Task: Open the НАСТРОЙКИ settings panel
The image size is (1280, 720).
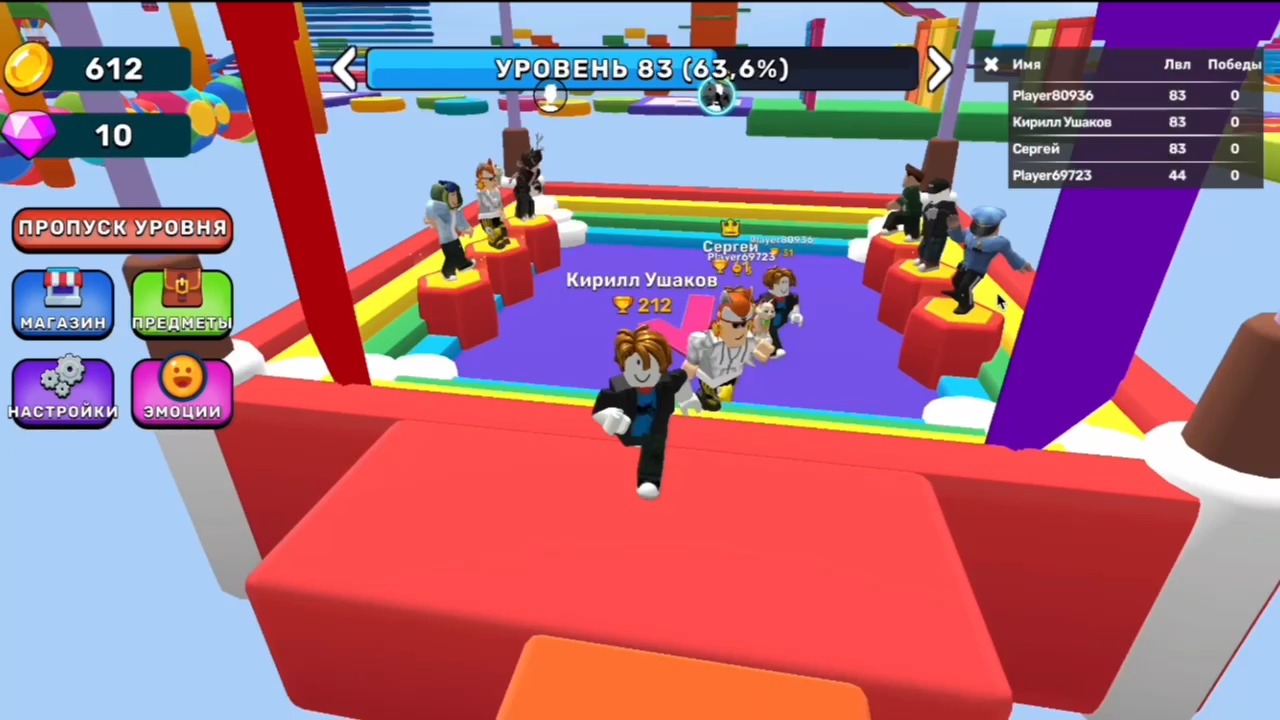Action: pos(62,390)
